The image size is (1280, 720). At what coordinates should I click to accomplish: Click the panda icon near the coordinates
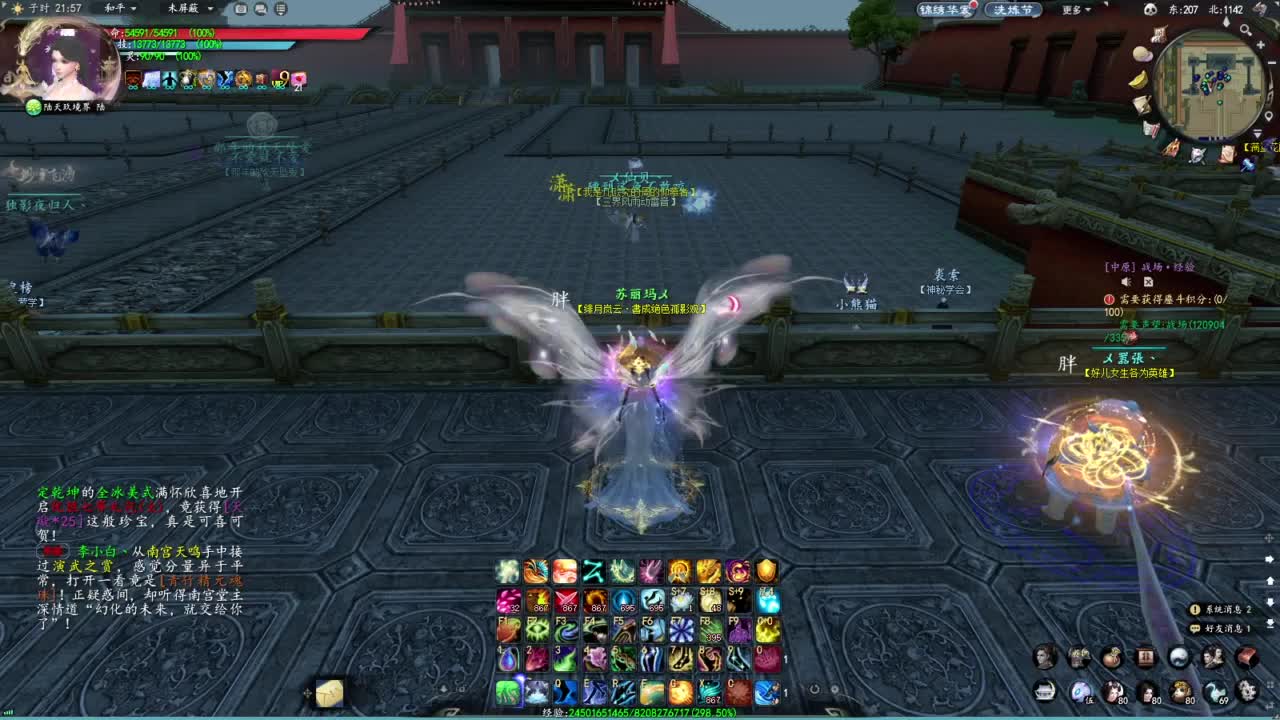coord(1150,9)
